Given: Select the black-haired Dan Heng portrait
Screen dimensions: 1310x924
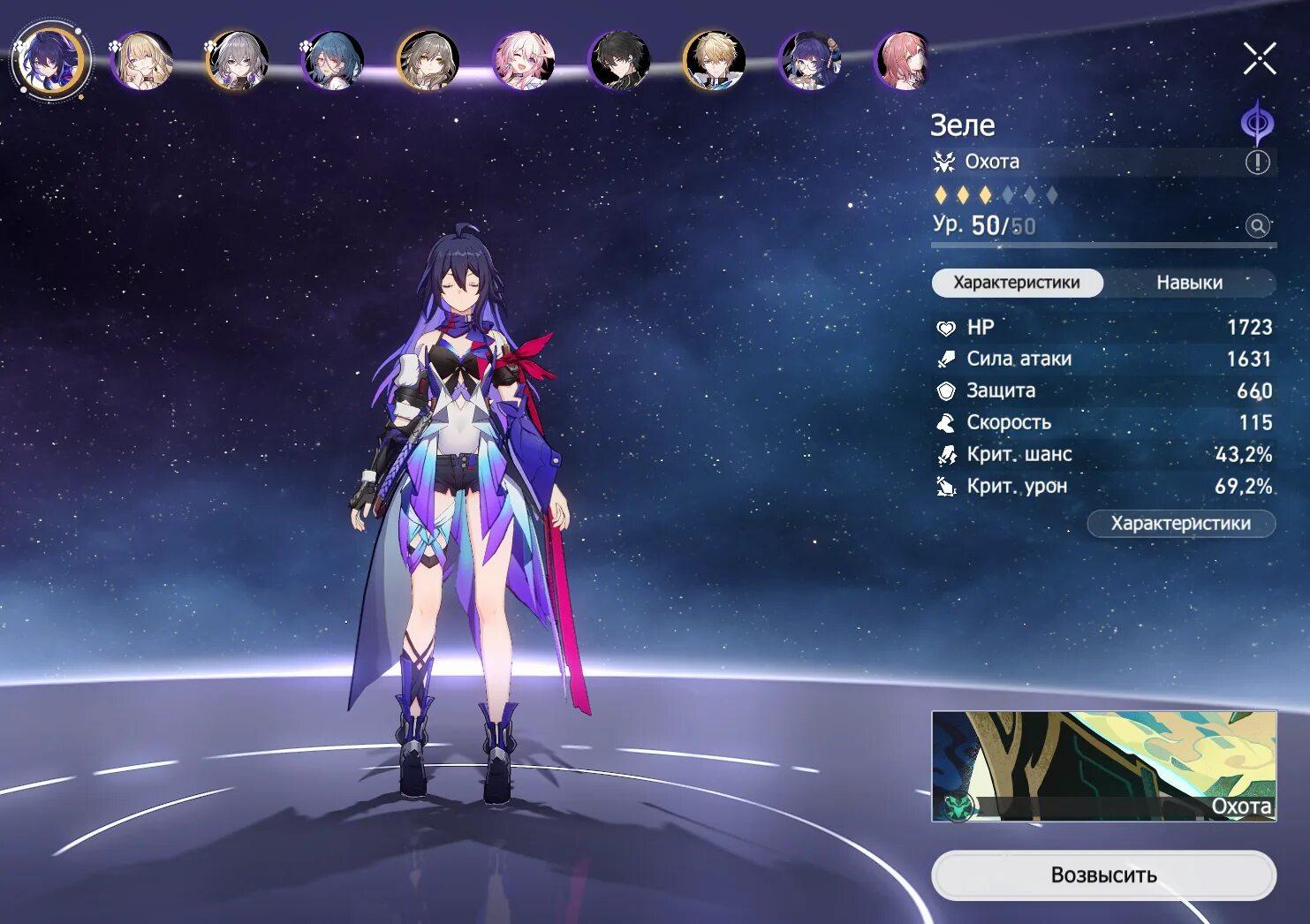Looking at the screenshot, I should (x=619, y=60).
